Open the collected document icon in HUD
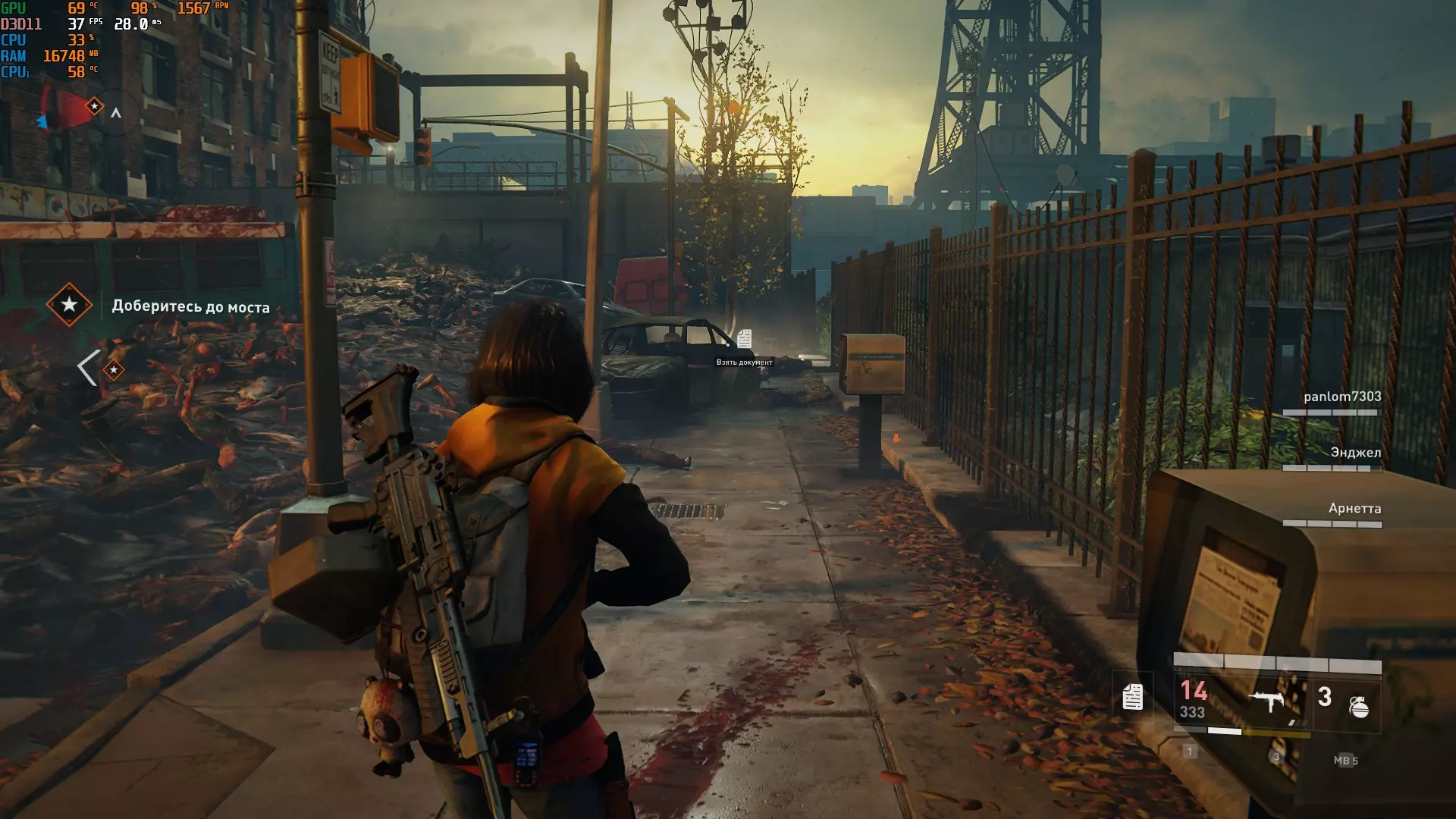This screenshot has width=1456, height=819. tap(1132, 696)
